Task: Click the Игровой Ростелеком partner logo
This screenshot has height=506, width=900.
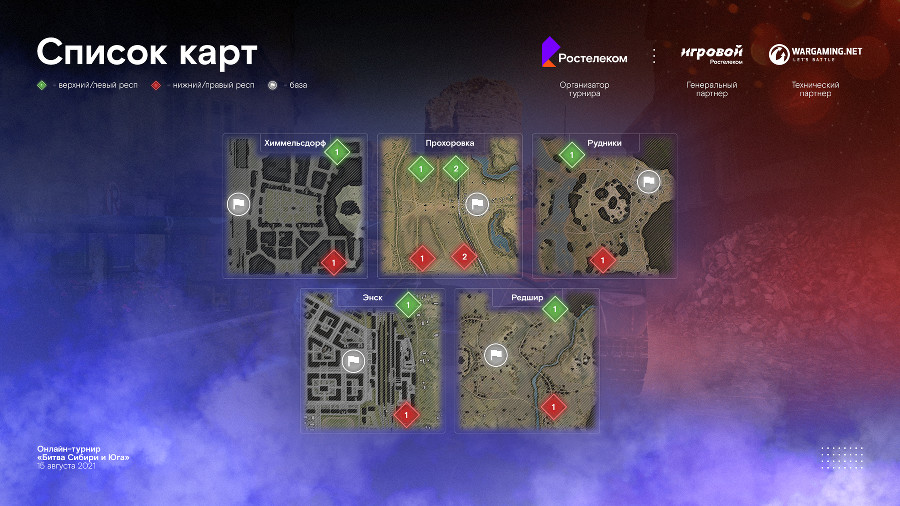Action: (x=712, y=54)
